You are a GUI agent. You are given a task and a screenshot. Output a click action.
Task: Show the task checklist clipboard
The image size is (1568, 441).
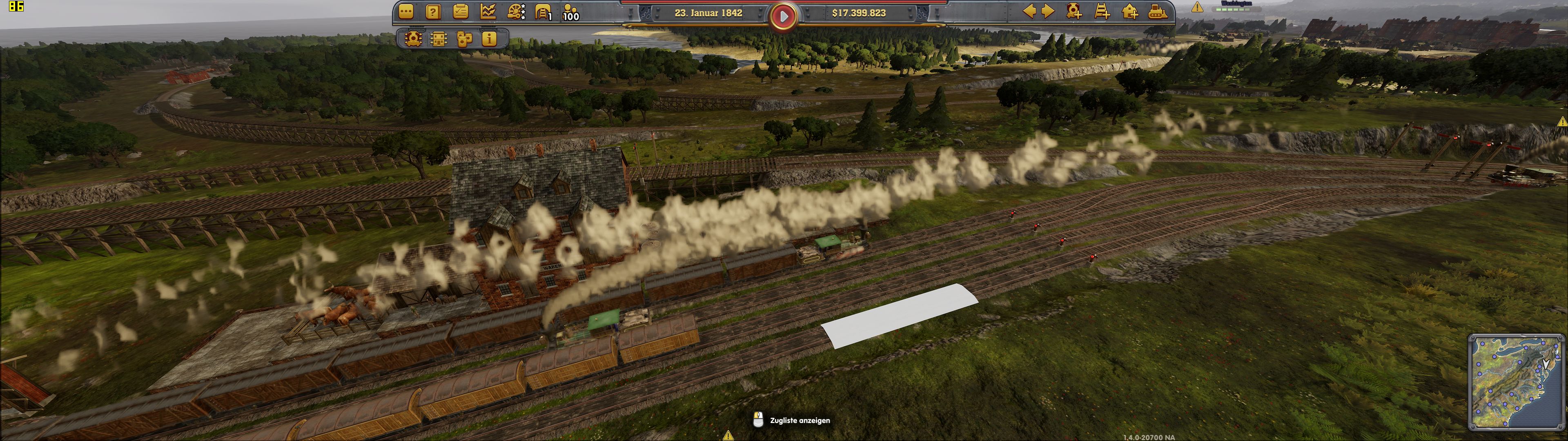460,11
